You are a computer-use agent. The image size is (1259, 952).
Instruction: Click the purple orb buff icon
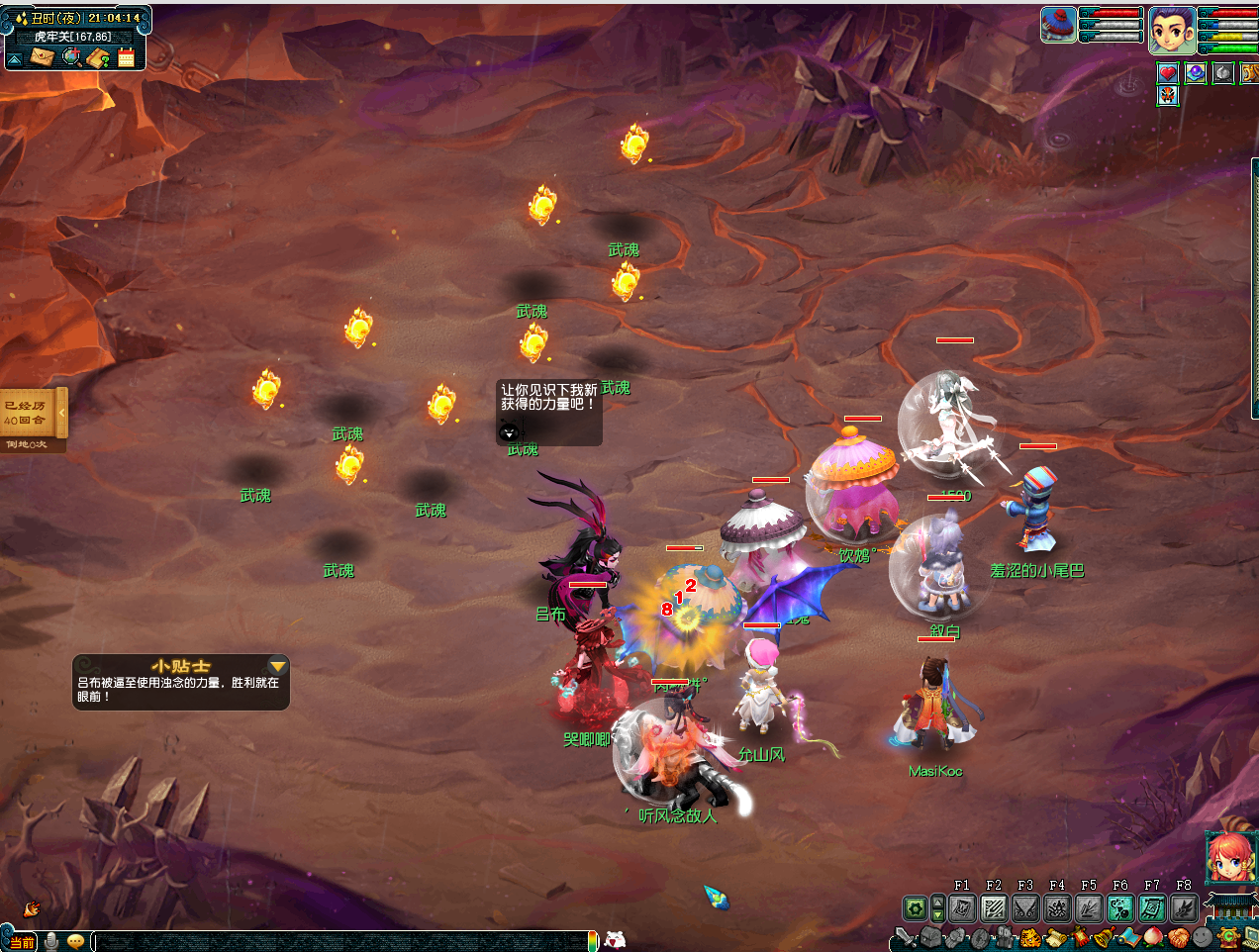click(1196, 73)
